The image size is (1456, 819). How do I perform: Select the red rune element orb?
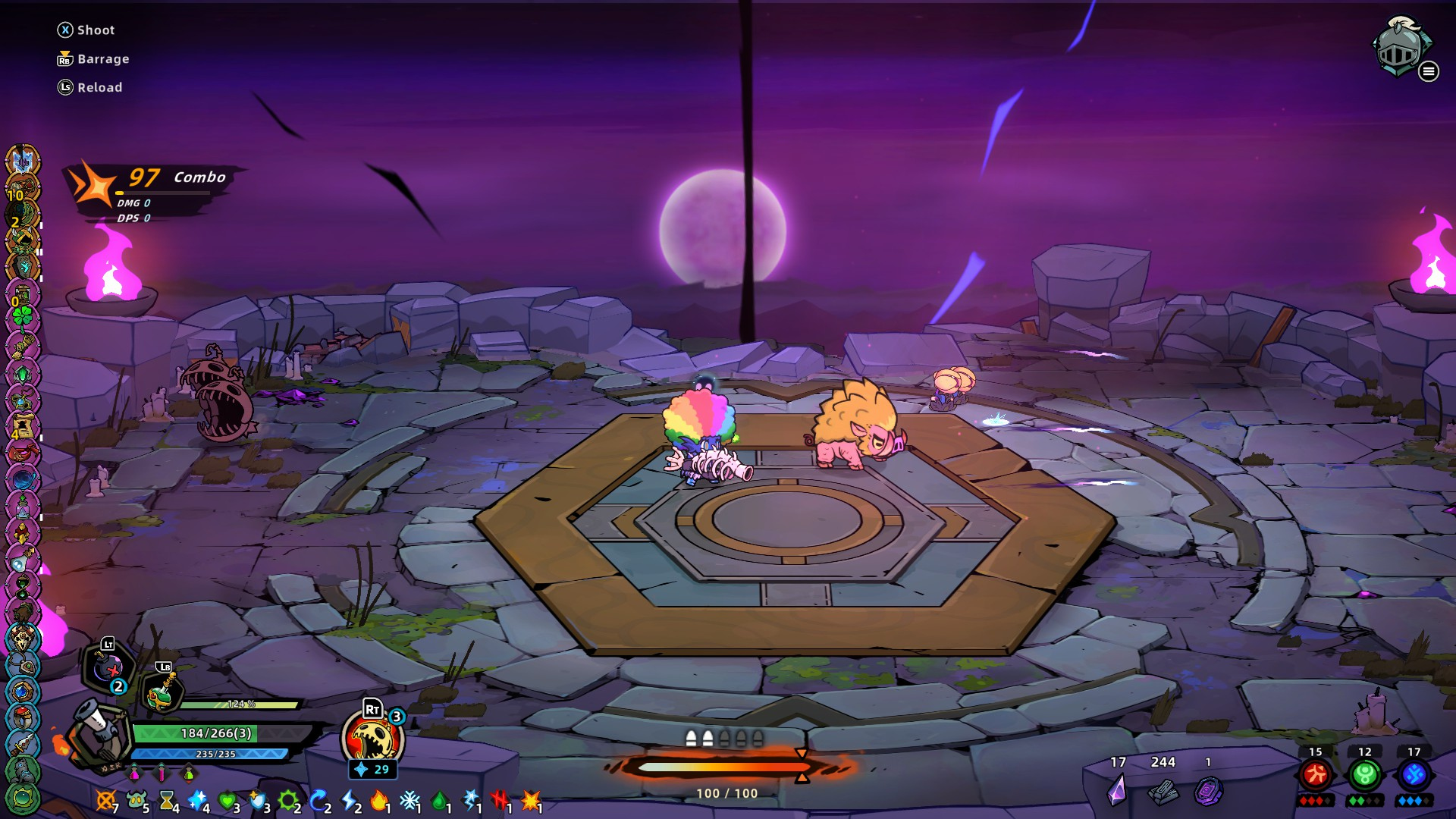(x=1316, y=775)
